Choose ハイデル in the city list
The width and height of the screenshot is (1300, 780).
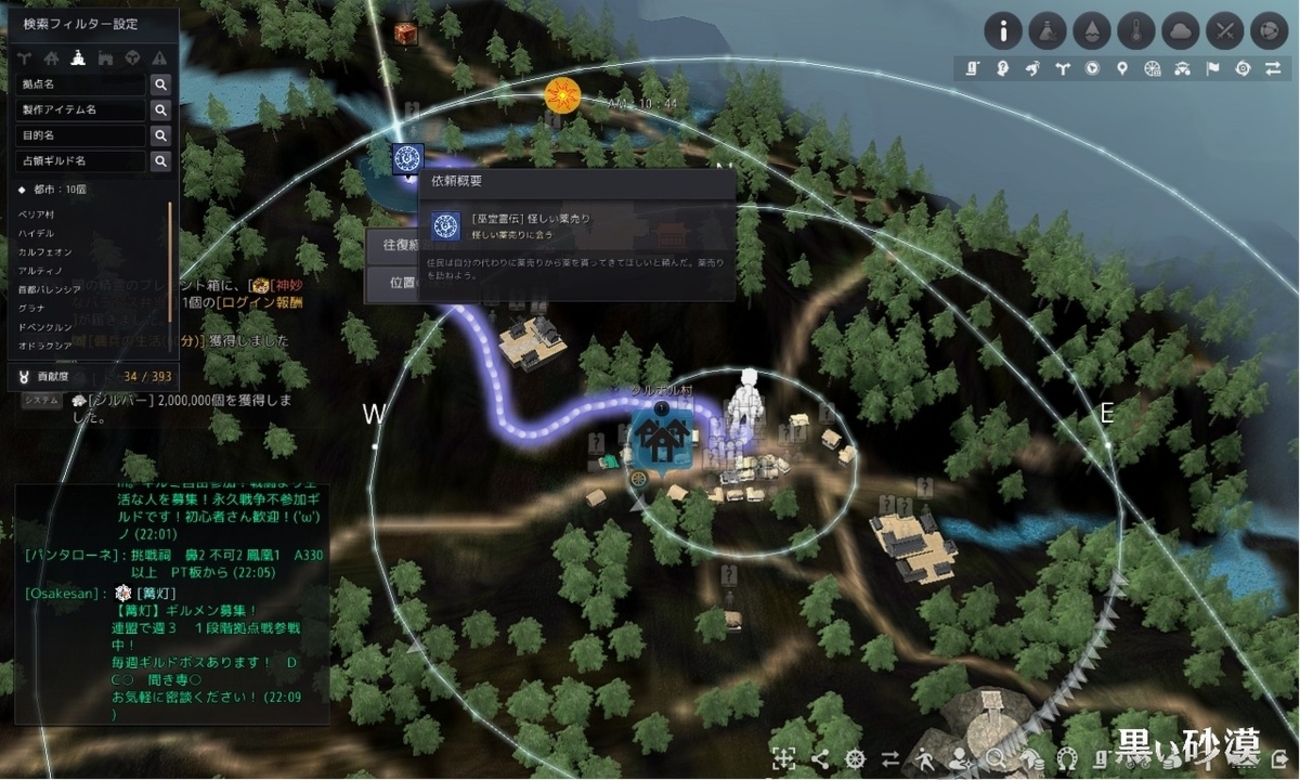(36, 232)
